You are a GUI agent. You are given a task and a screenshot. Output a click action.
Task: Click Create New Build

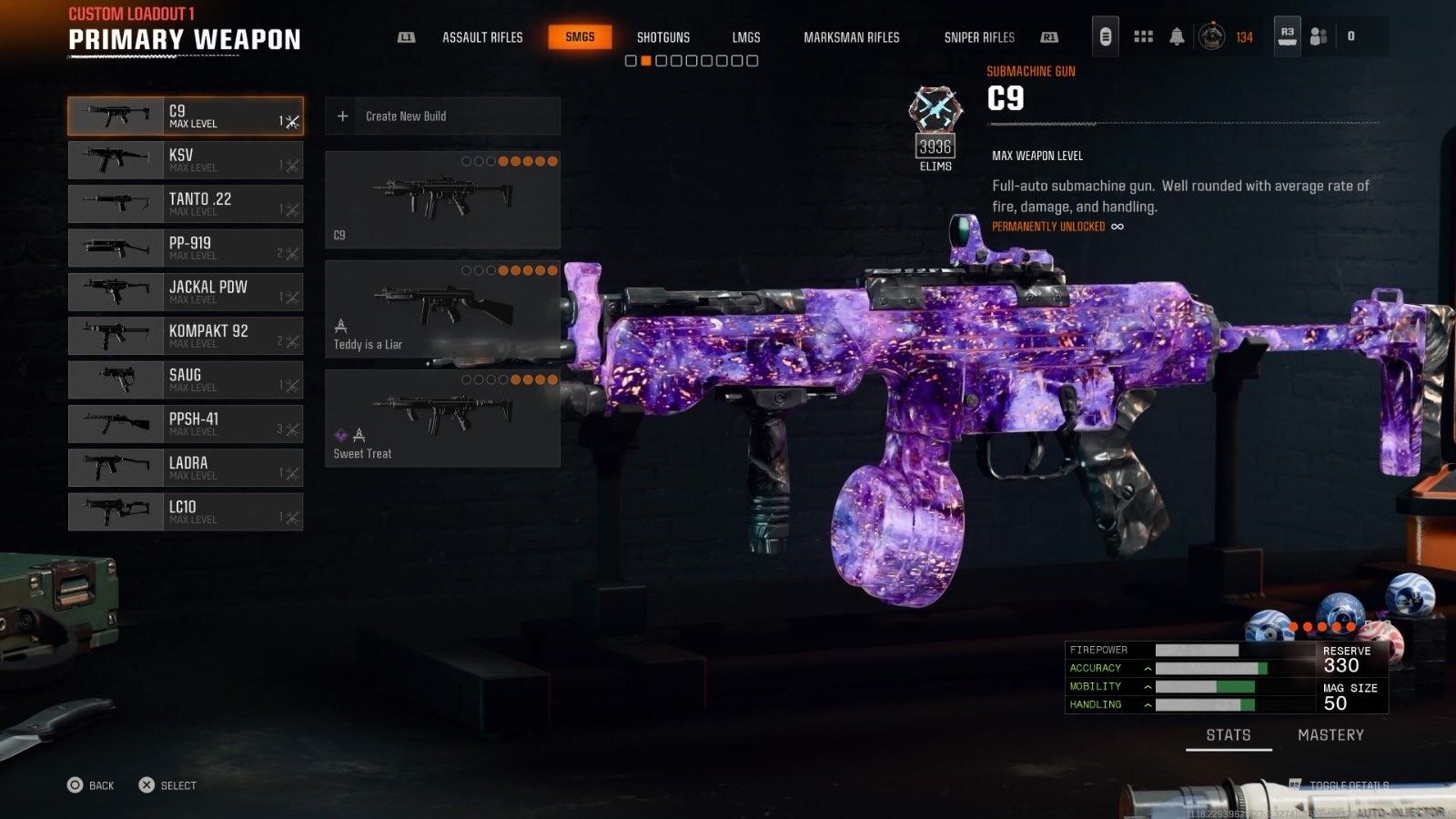click(442, 116)
